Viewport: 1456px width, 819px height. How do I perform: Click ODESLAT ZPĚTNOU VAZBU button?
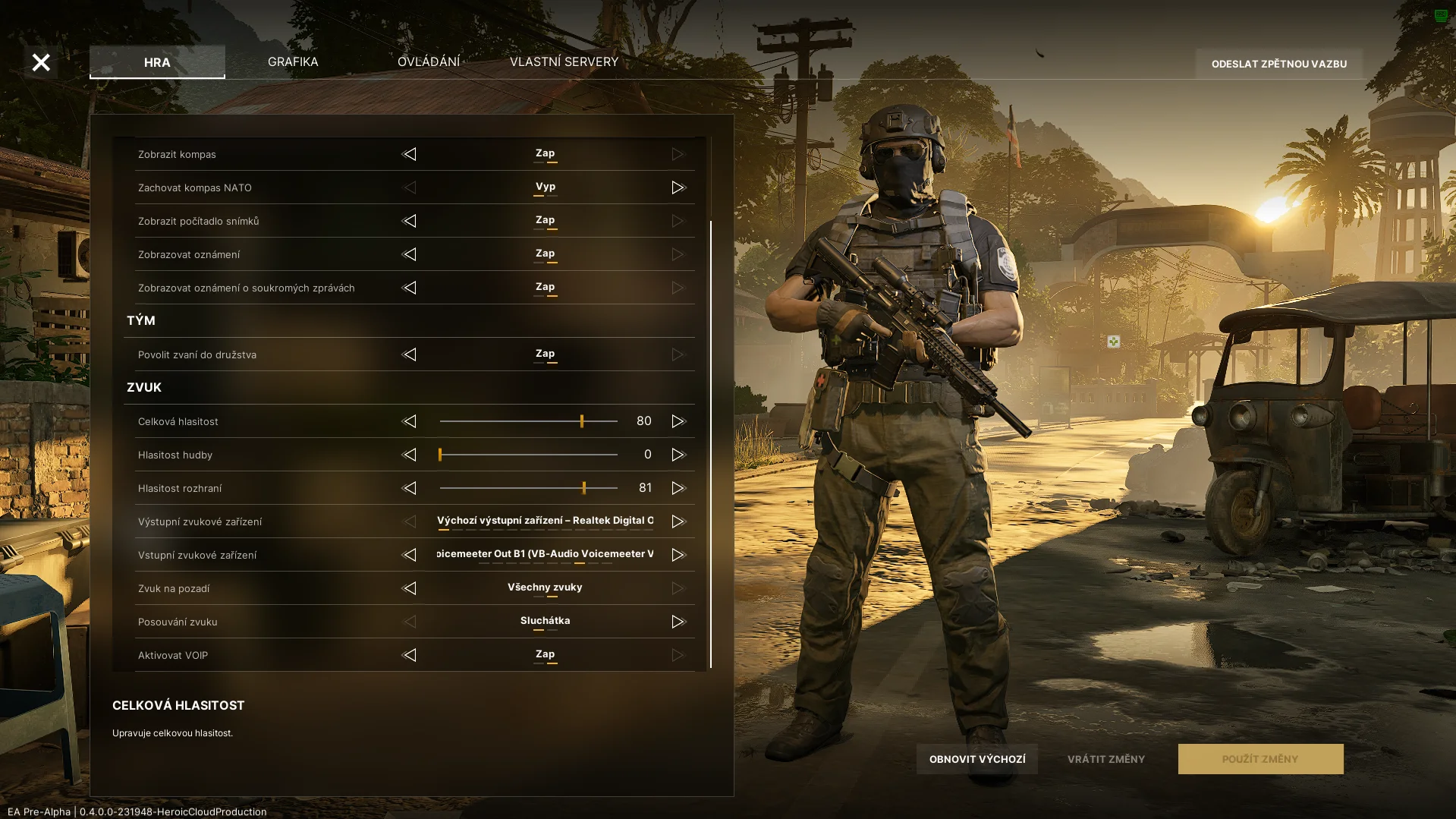(x=1279, y=64)
